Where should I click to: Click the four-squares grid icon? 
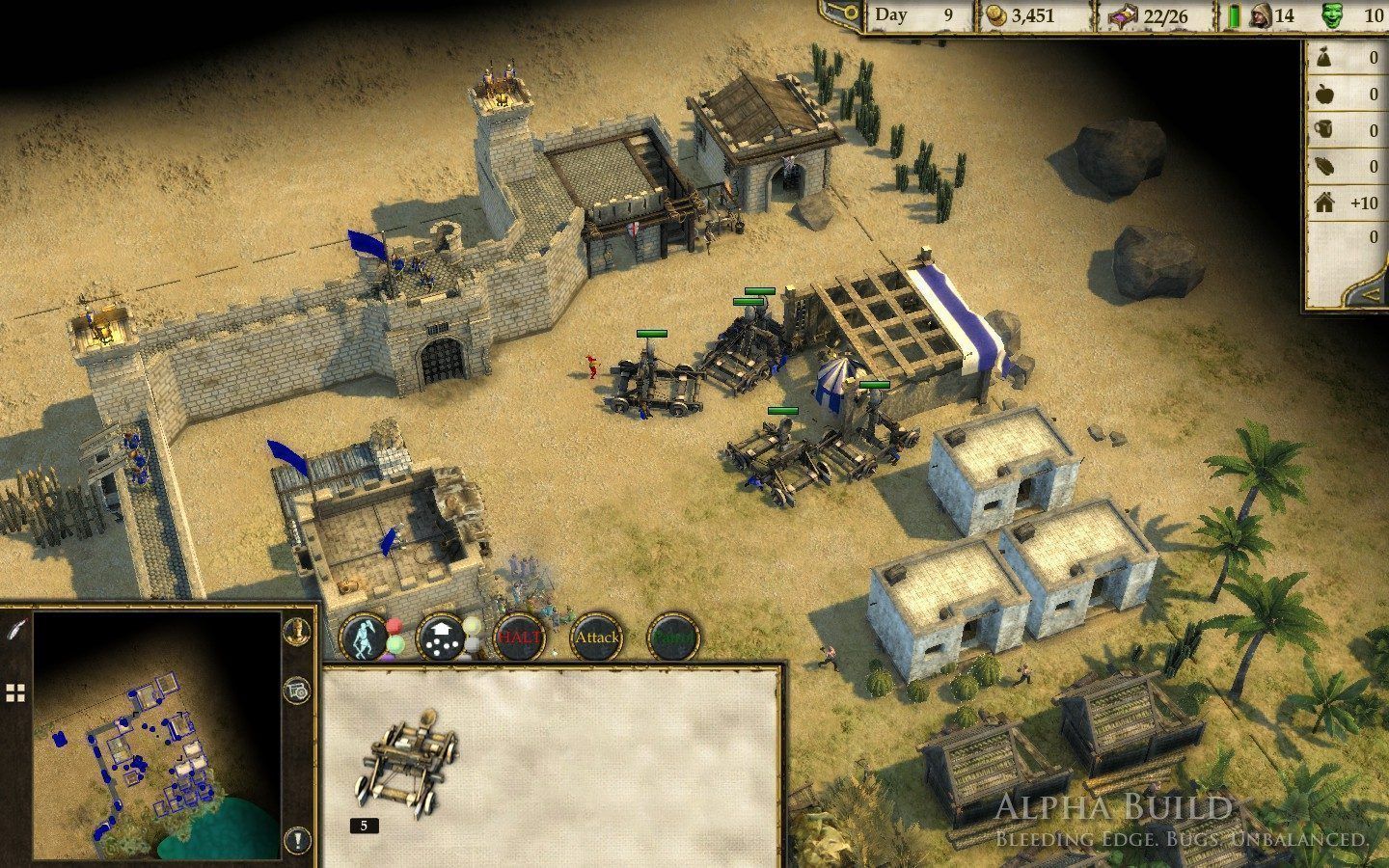15,692
